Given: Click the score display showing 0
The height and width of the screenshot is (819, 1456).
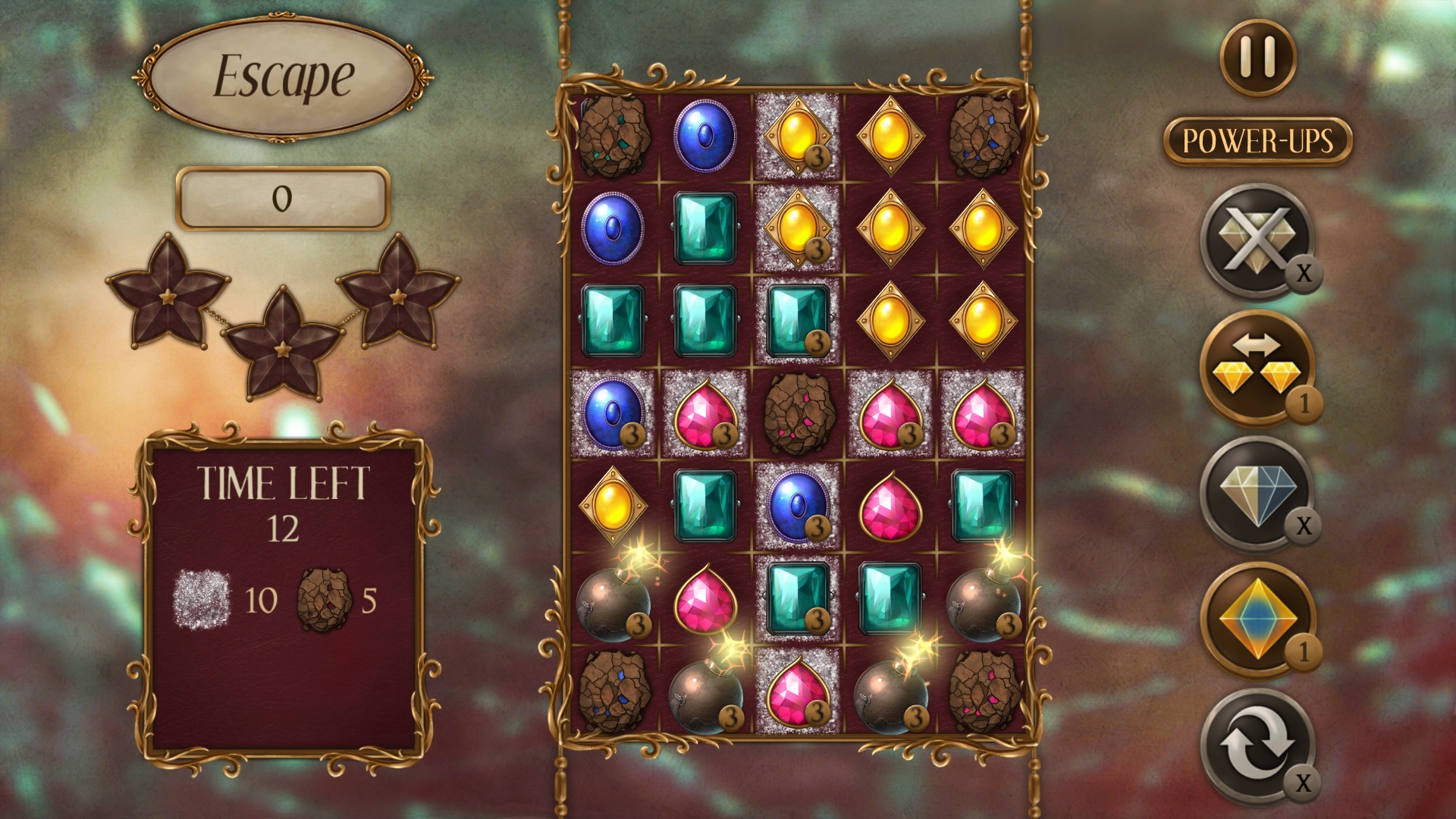Looking at the screenshot, I should pos(282,199).
